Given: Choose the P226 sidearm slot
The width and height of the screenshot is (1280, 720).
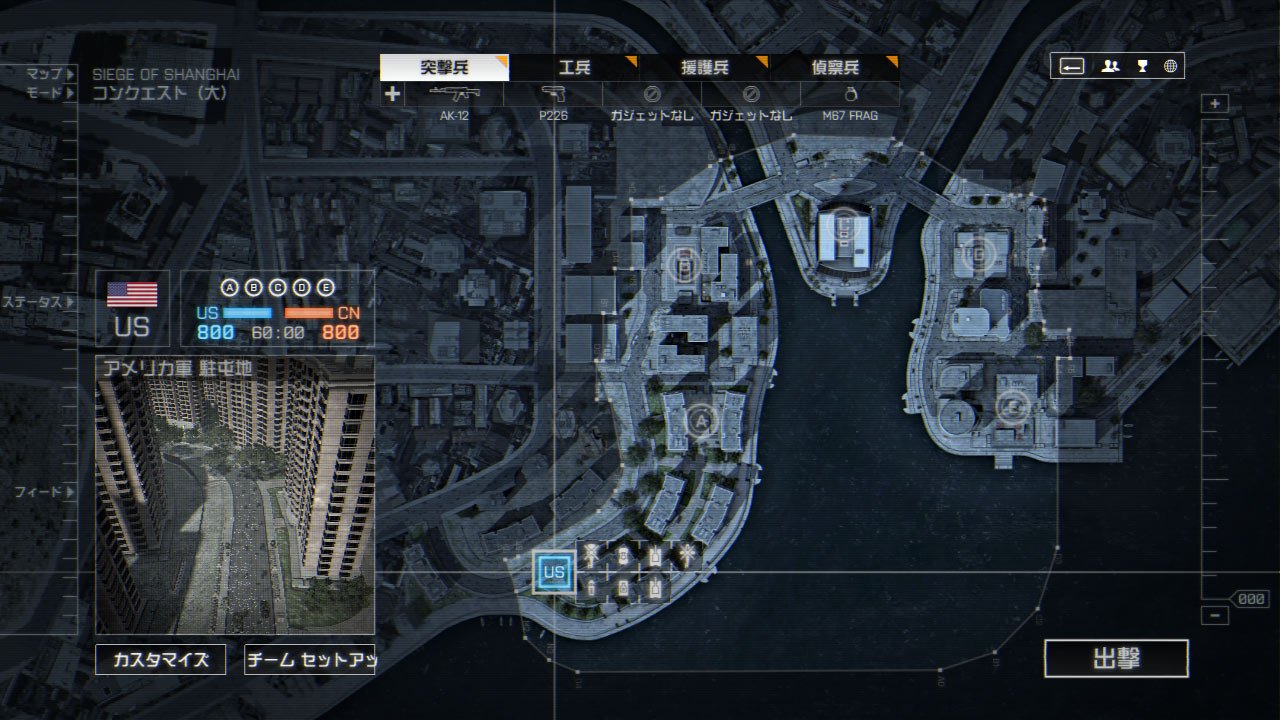Looking at the screenshot, I should pos(554,102).
